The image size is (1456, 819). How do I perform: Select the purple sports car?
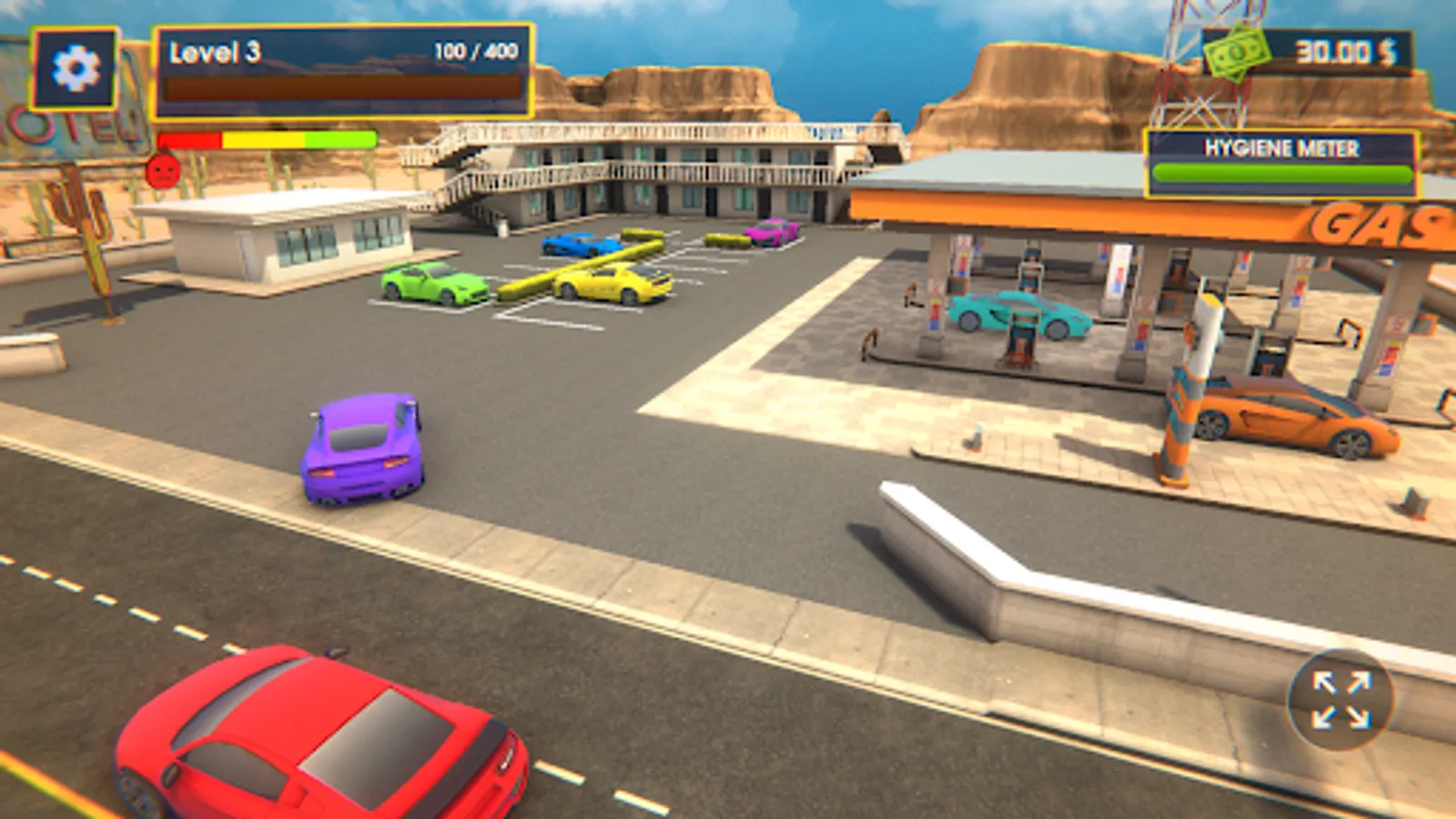pyautogui.click(x=361, y=446)
